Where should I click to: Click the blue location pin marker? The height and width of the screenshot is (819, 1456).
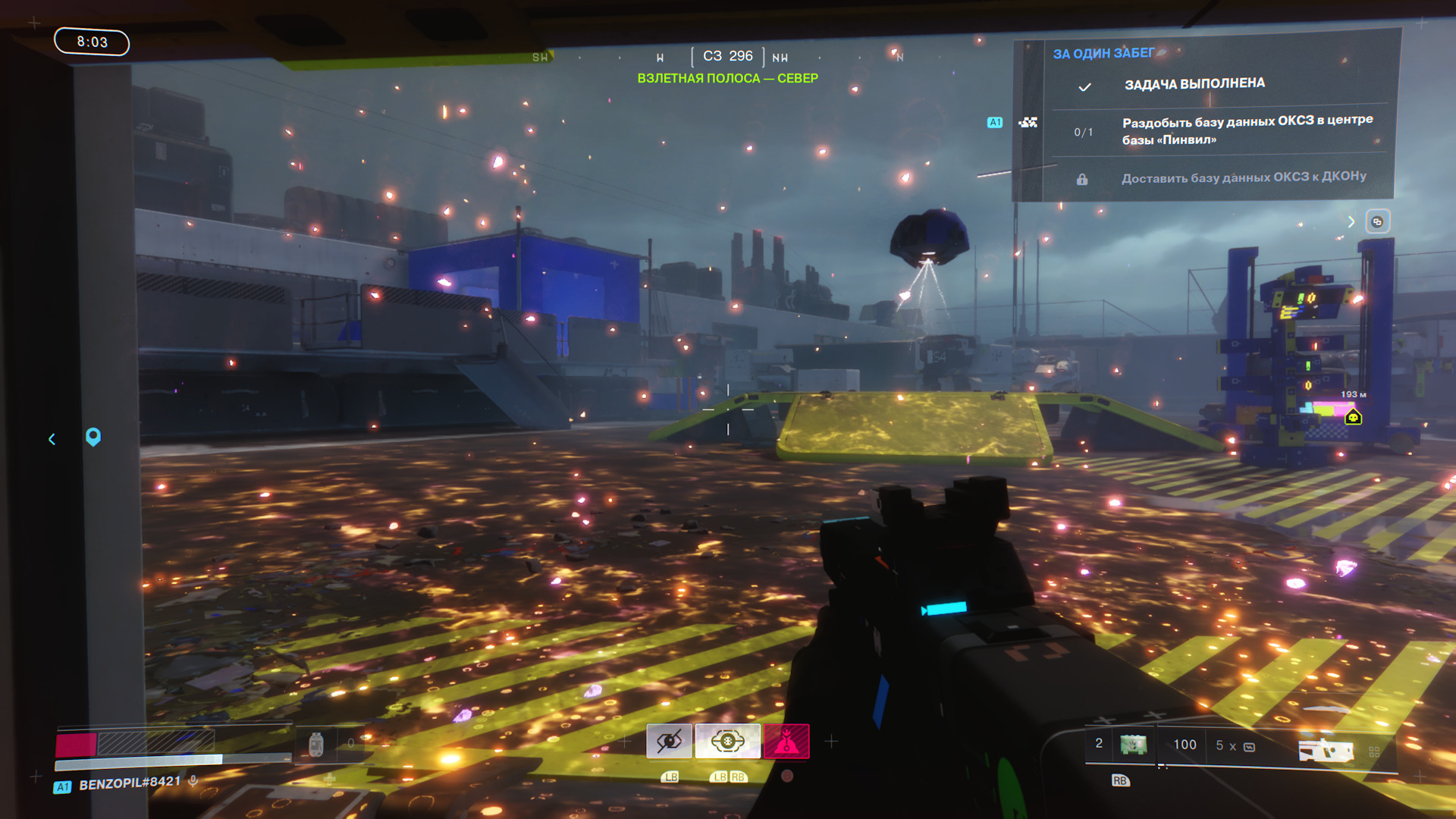[x=93, y=437]
